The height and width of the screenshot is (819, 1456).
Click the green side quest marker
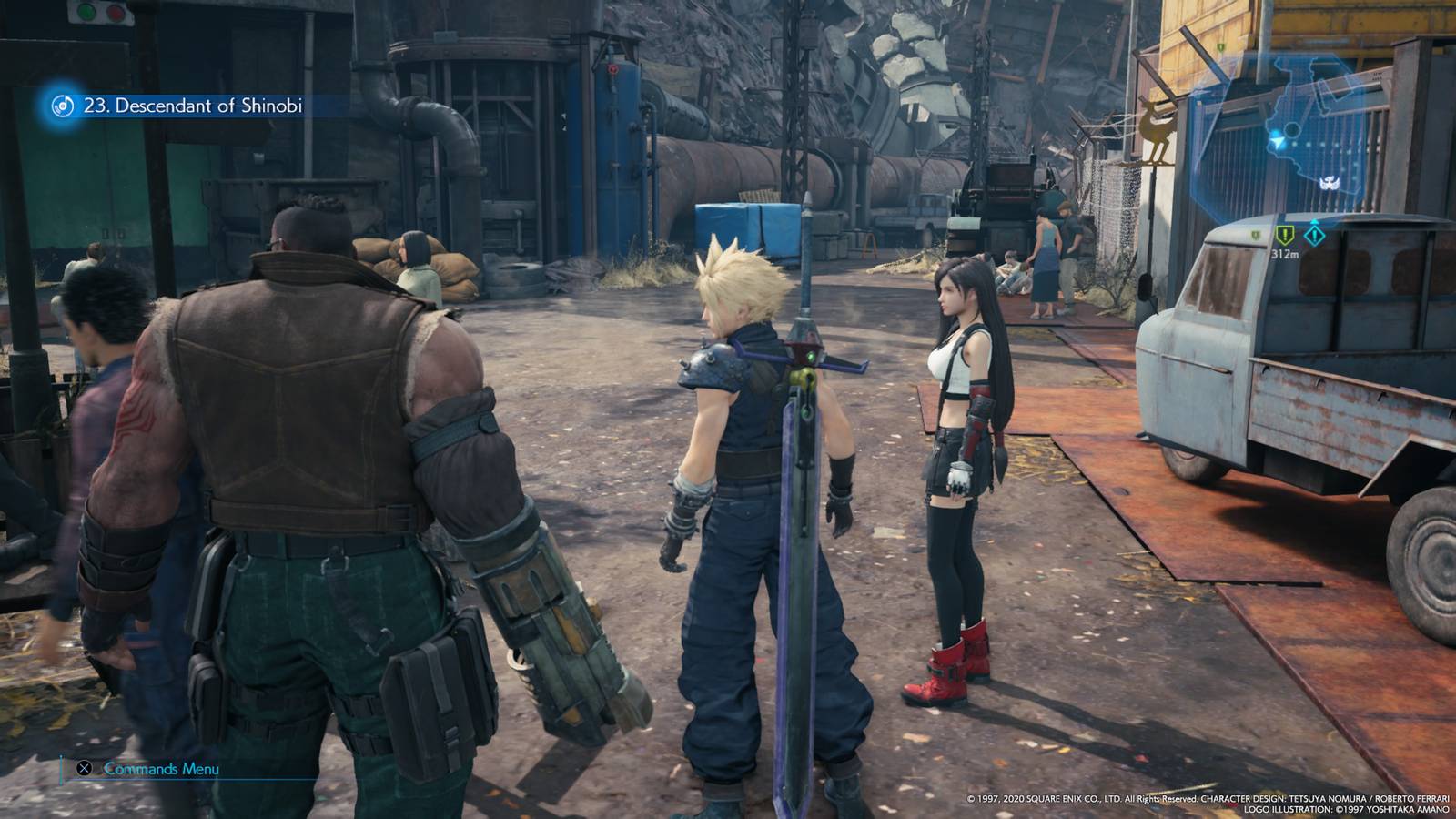pos(1285,235)
